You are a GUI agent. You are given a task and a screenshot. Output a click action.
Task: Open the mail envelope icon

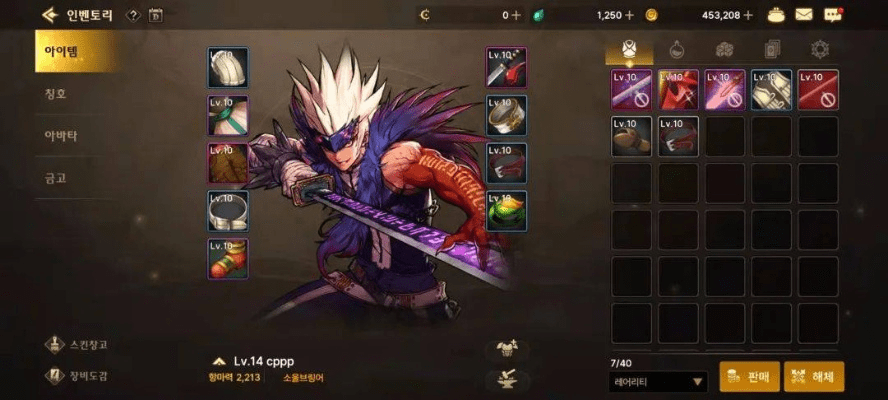[x=804, y=15]
